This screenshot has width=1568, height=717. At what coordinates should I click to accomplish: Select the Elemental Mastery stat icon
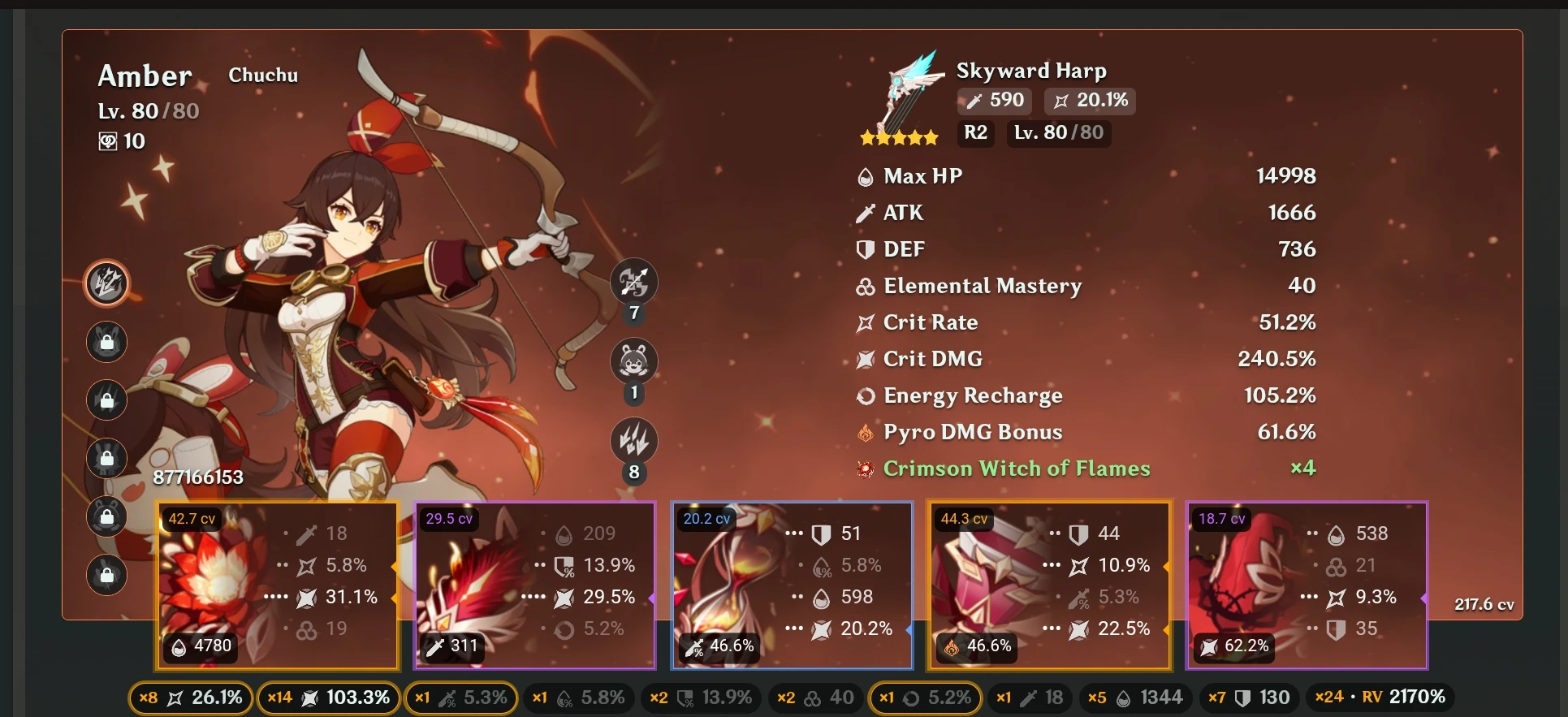(x=865, y=286)
